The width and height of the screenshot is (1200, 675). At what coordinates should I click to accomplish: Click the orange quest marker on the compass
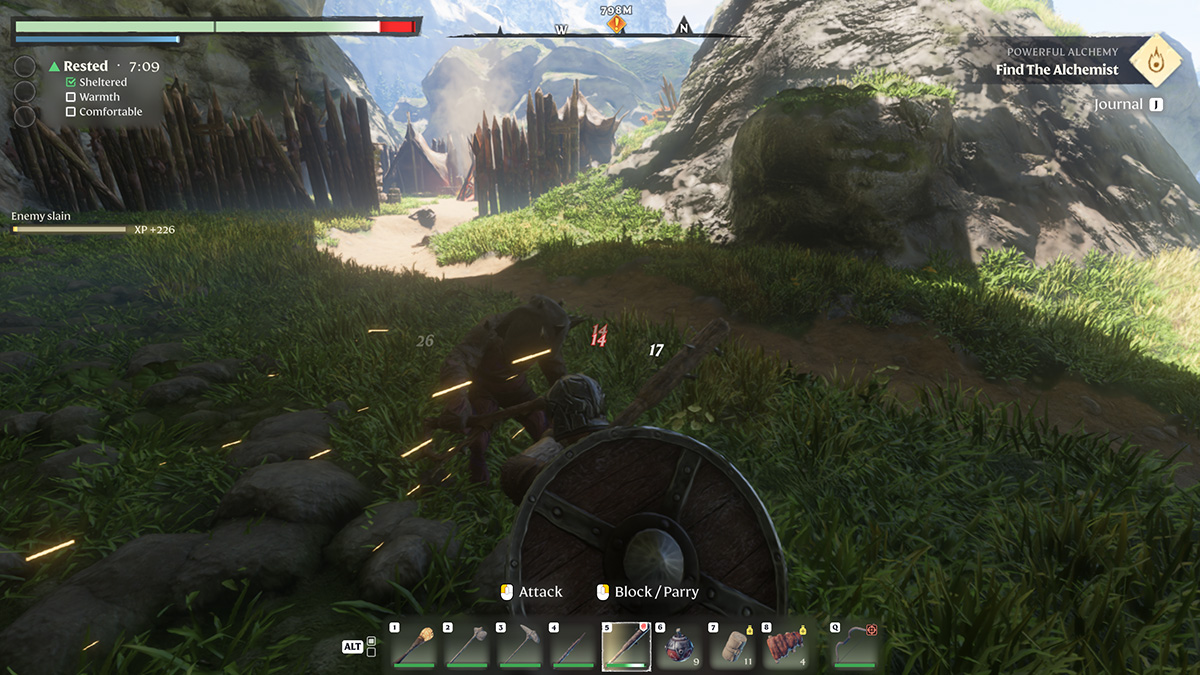(x=617, y=23)
